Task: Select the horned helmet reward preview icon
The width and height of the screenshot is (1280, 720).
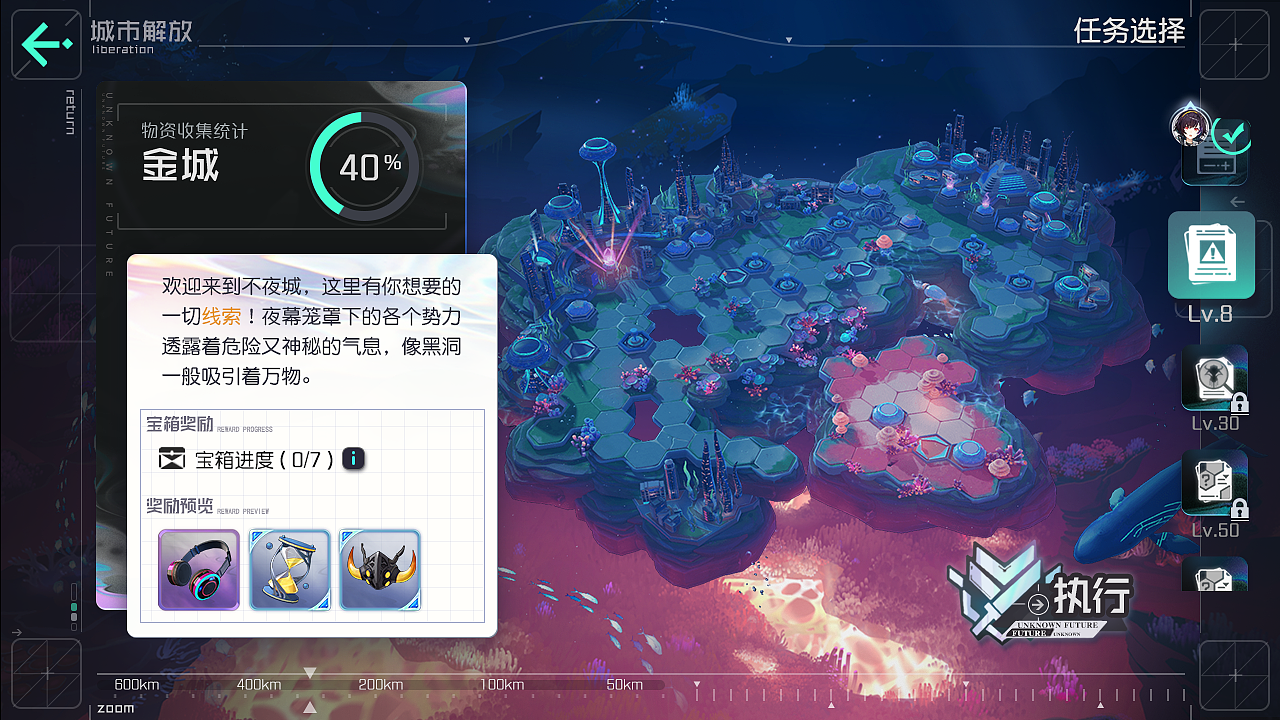Action: pyautogui.click(x=380, y=570)
